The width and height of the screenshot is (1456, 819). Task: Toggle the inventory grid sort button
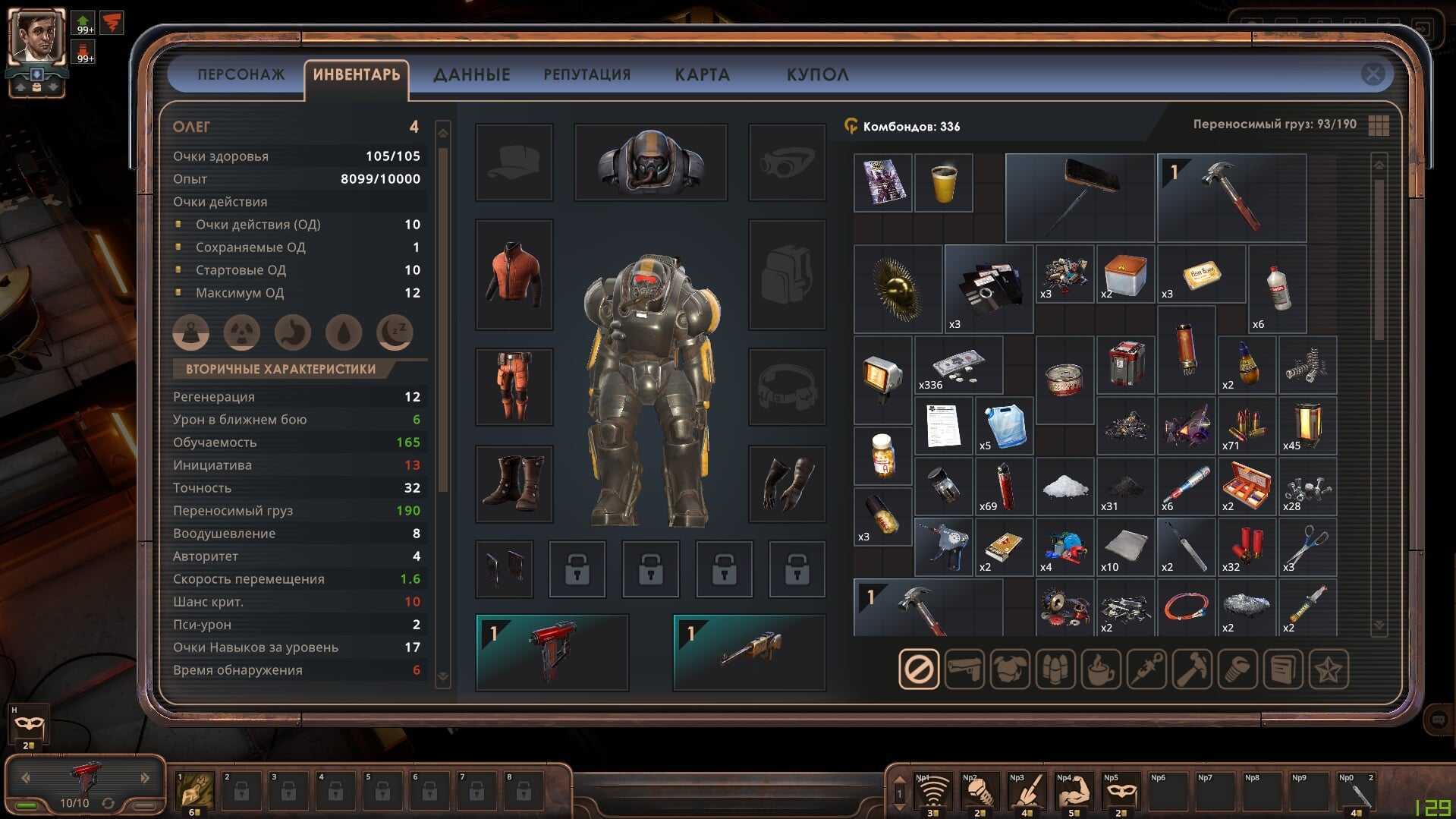(x=1379, y=125)
